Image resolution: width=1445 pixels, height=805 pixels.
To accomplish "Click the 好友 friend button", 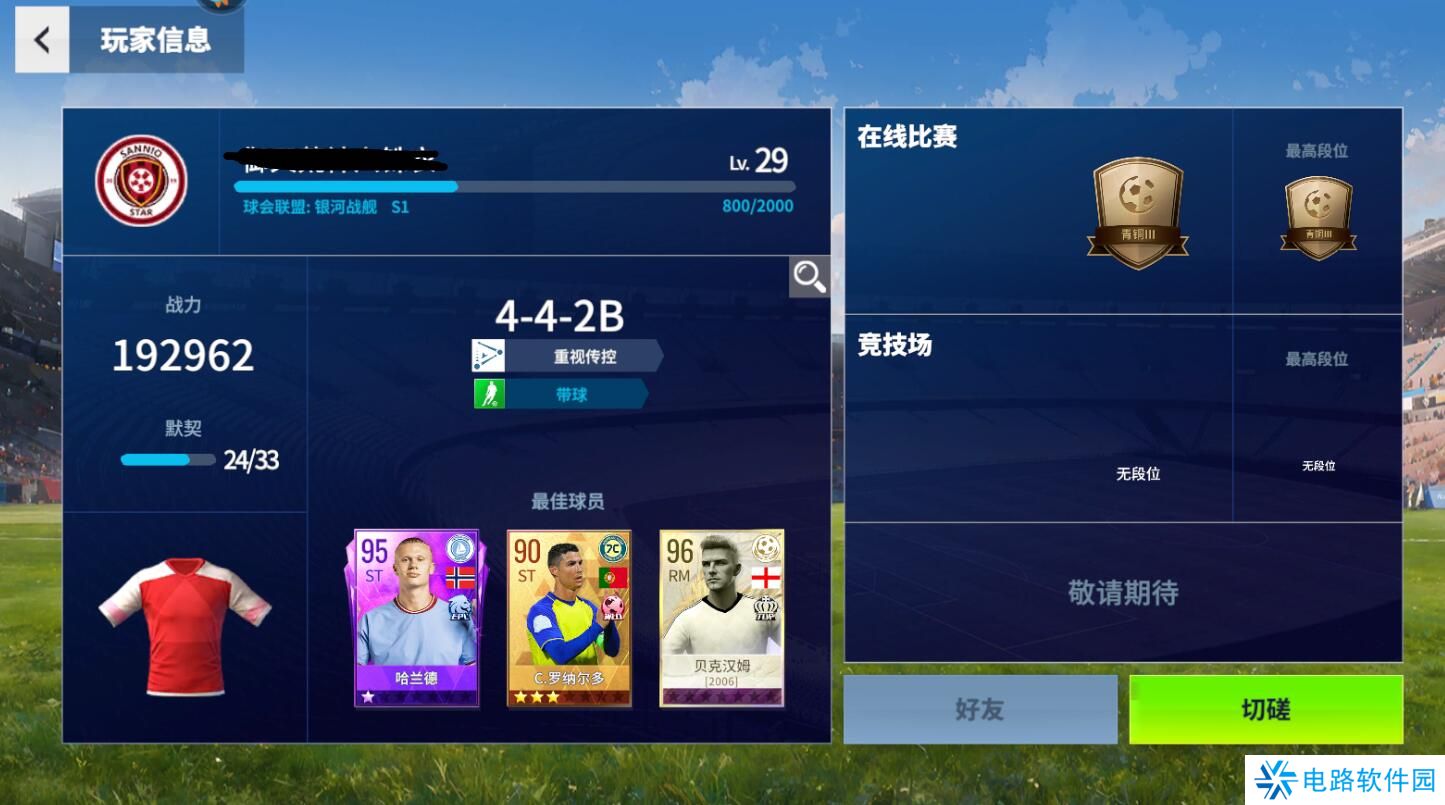I will tap(981, 709).
